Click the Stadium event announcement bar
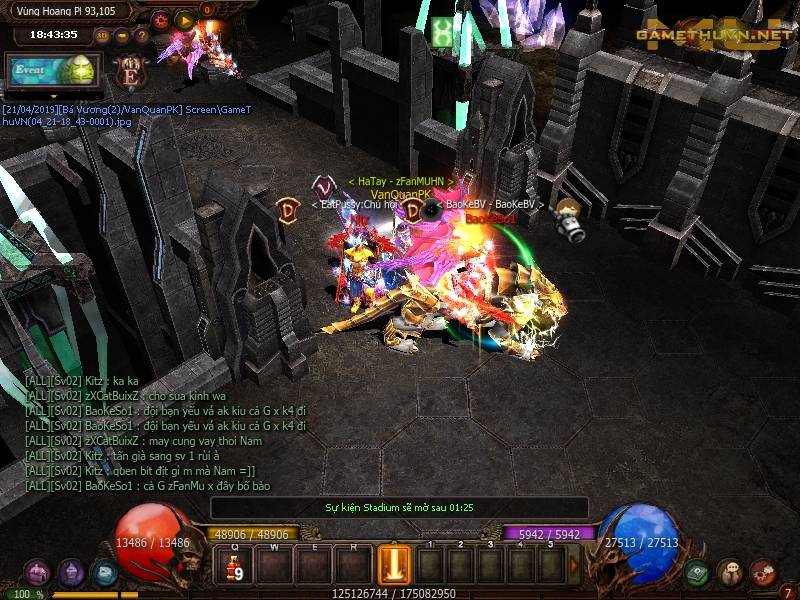 (399, 507)
